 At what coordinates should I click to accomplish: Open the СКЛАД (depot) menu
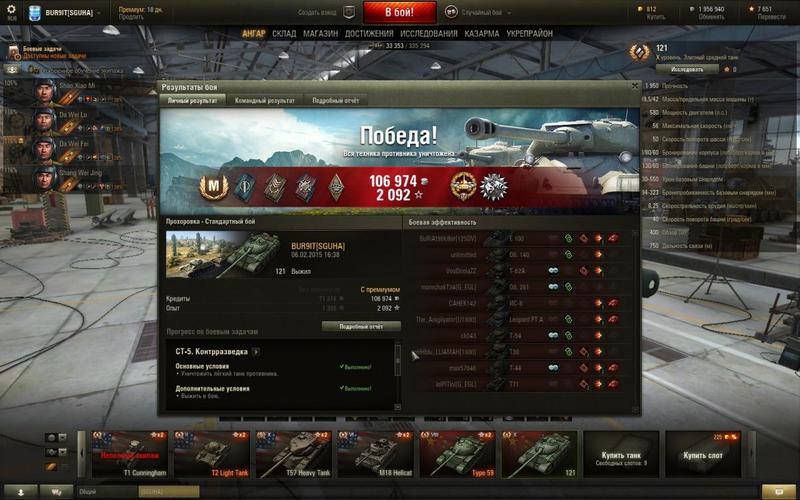coord(283,33)
